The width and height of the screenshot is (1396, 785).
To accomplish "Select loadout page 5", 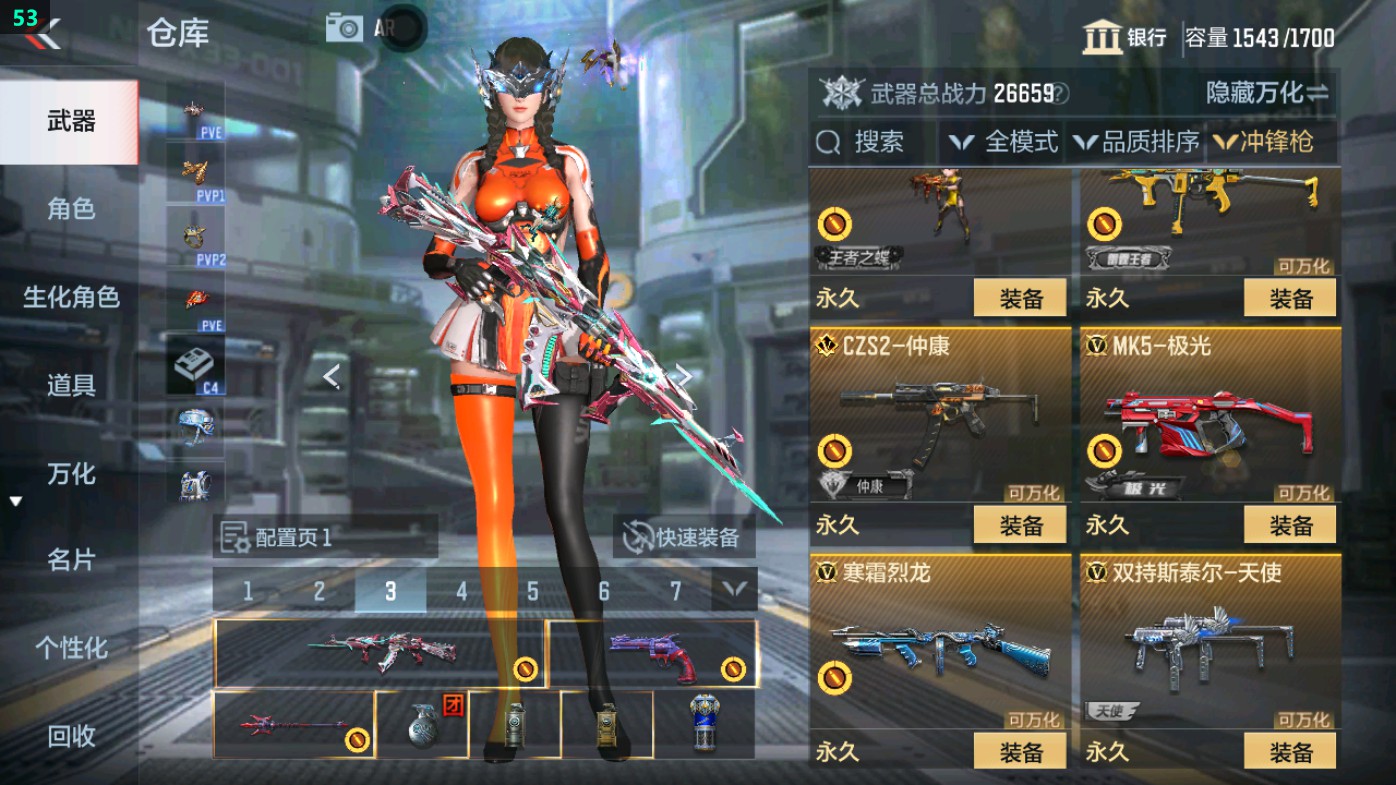I will click(532, 591).
